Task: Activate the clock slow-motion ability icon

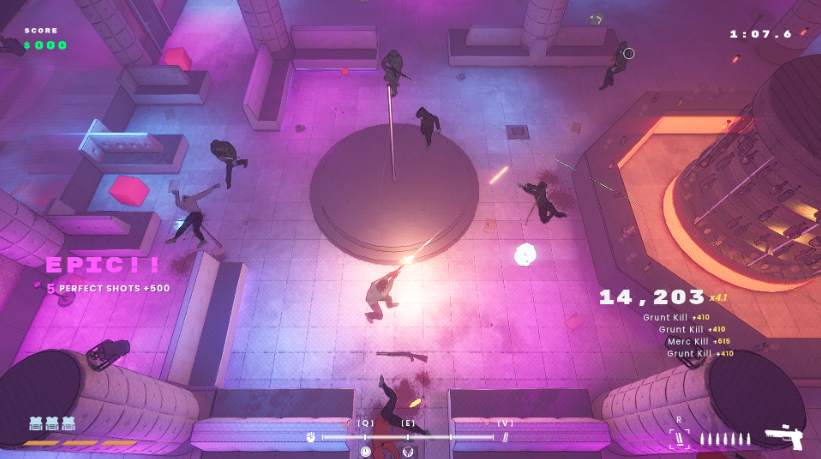Action: click(366, 451)
